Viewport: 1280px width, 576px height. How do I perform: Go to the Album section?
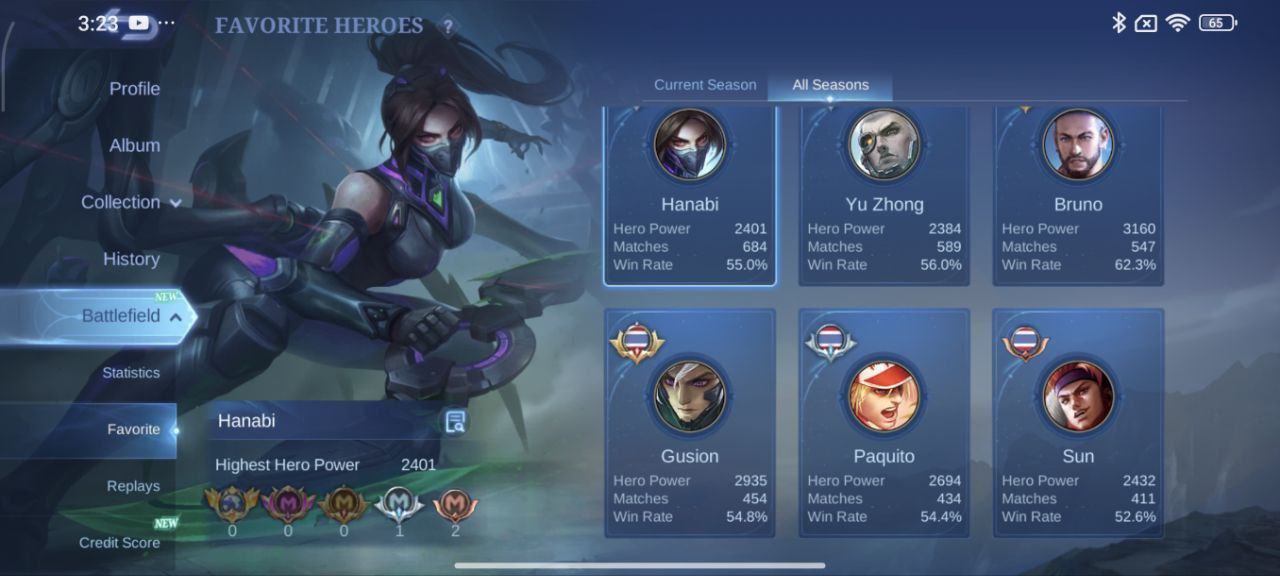134,146
